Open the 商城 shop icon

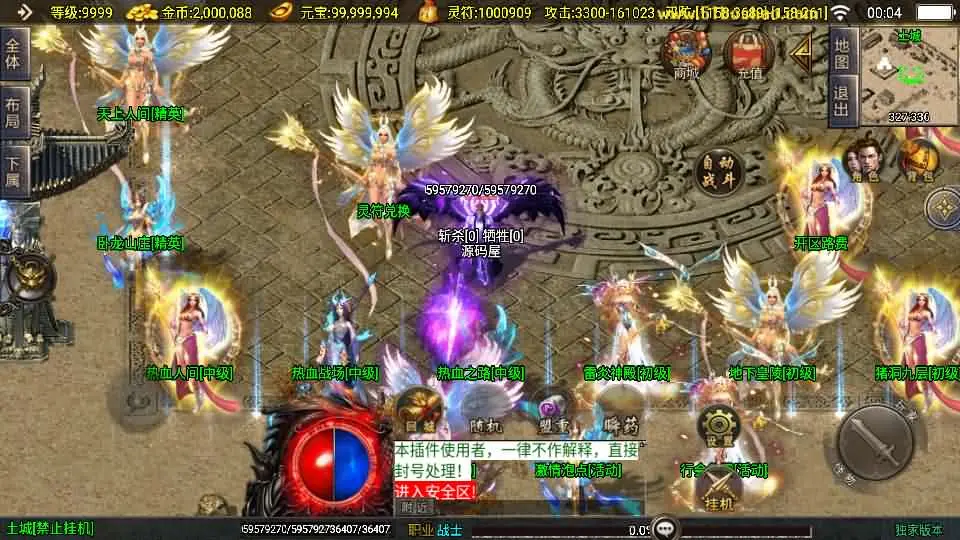686,53
